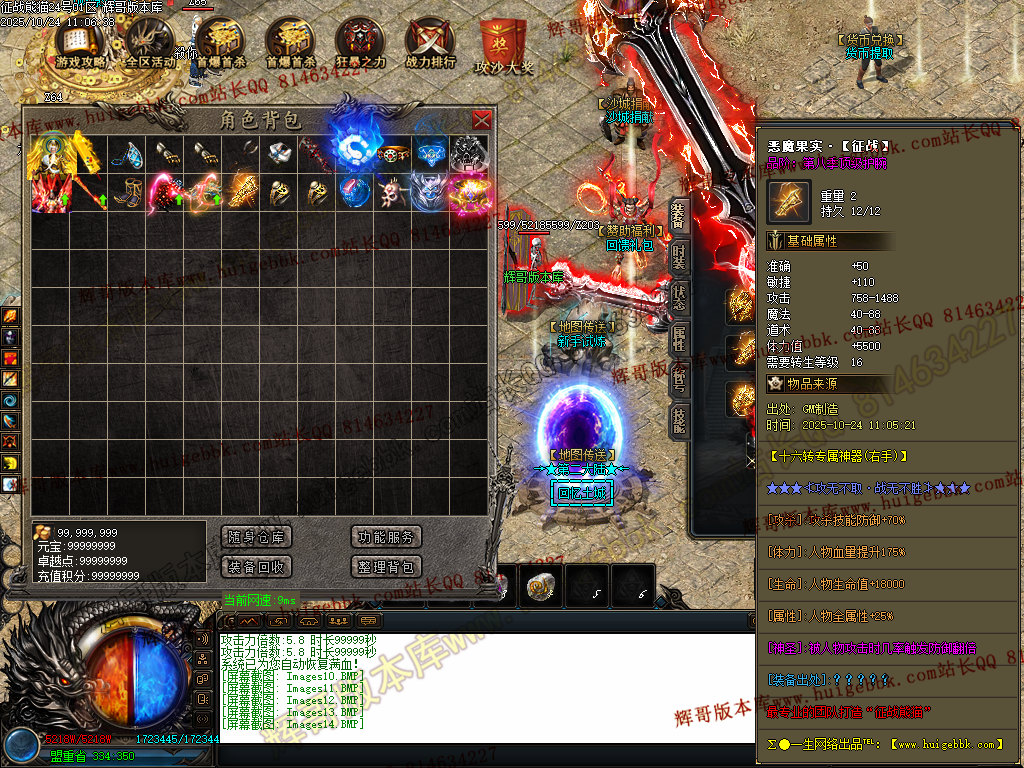The height and width of the screenshot is (768, 1024).
Task: Select the glowing blue orb item
Action: pyautogui.click(x=352, y=152)
